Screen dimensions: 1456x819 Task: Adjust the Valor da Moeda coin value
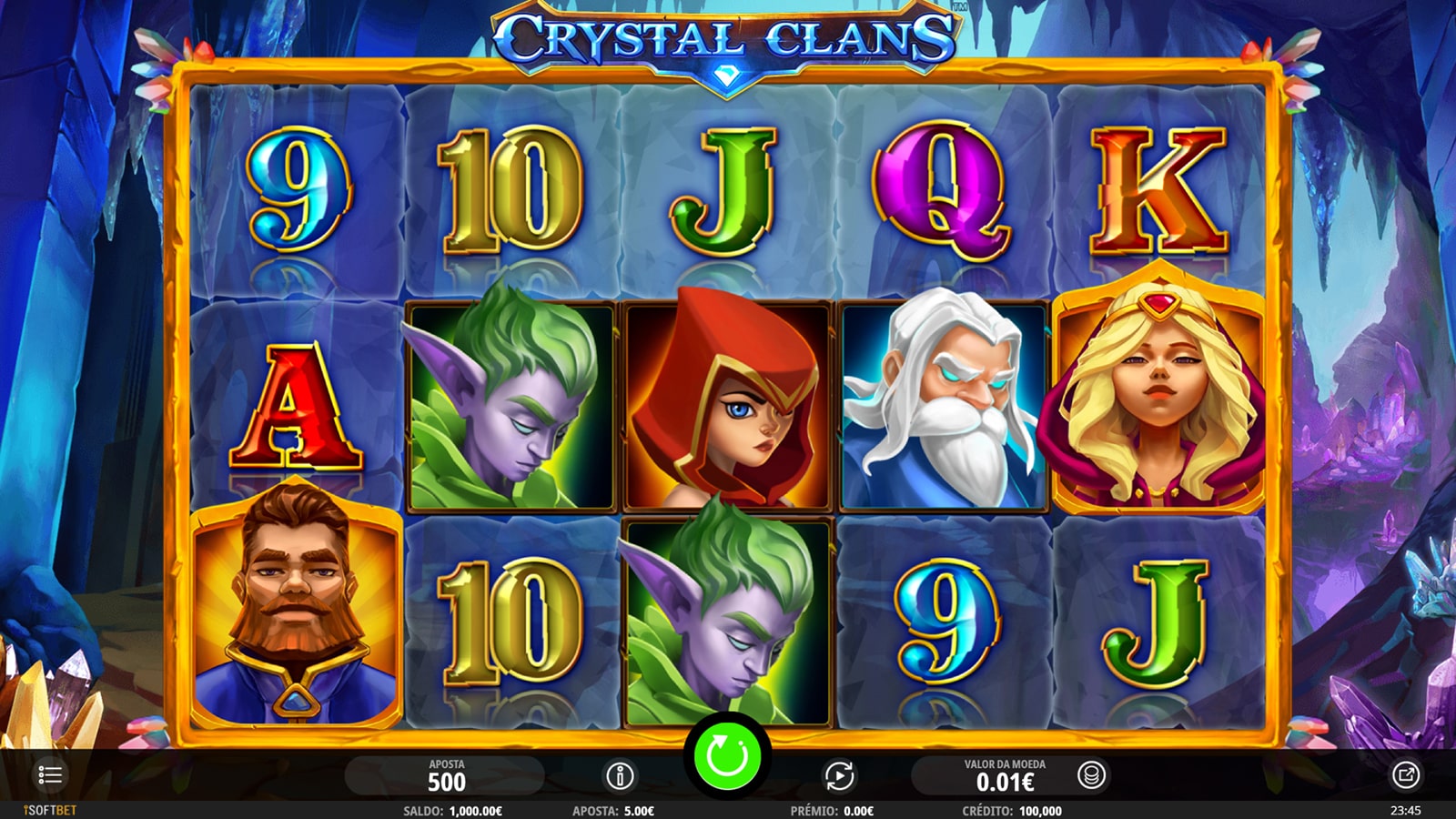tap(1005, 776)
